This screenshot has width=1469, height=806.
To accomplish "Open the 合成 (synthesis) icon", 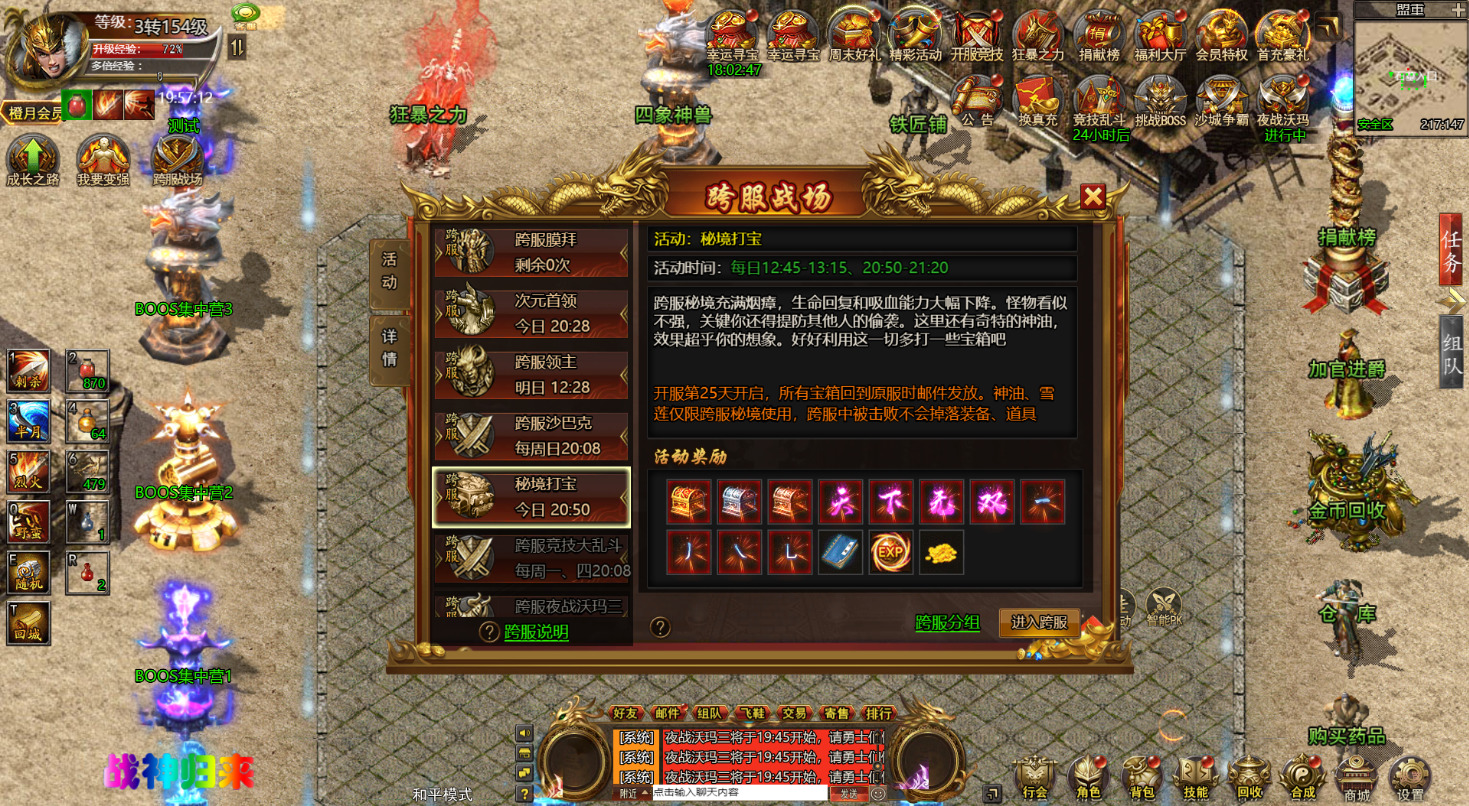I will coord(1302,775).
